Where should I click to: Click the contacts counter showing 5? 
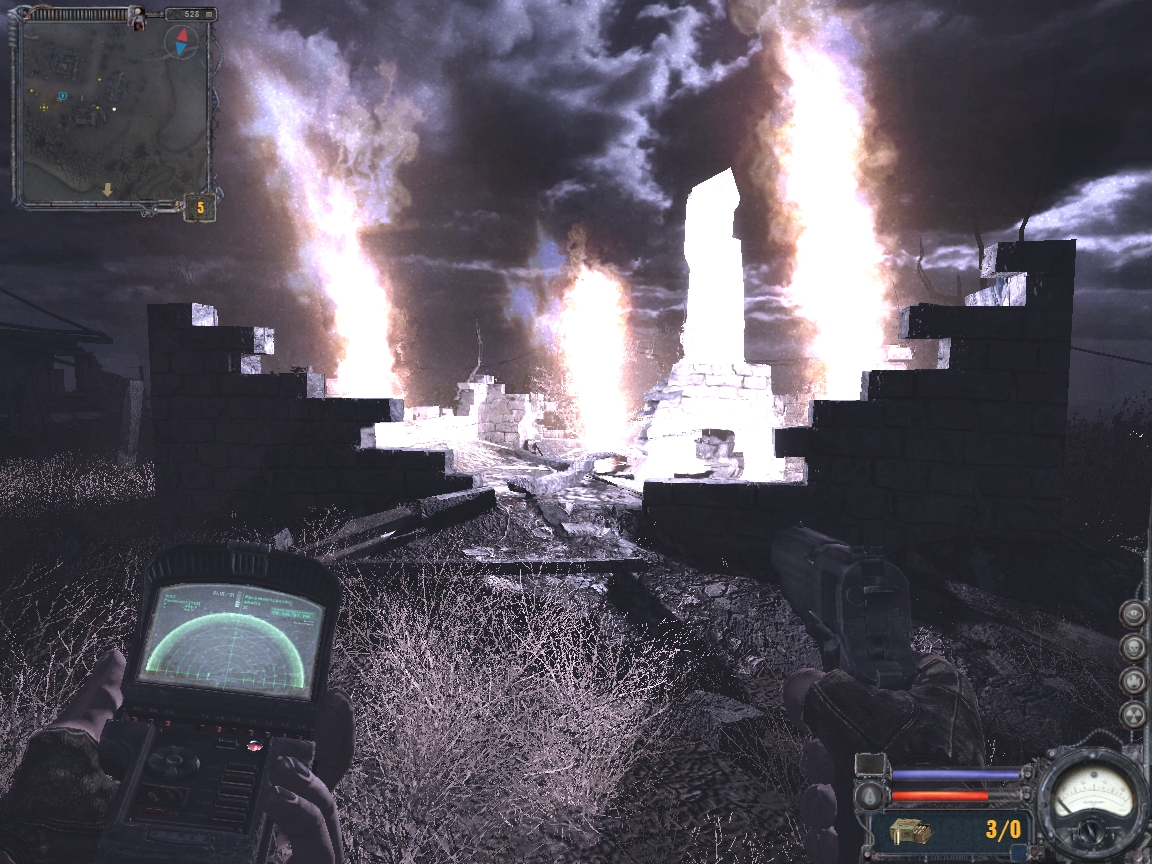click(x=199, y=208)
